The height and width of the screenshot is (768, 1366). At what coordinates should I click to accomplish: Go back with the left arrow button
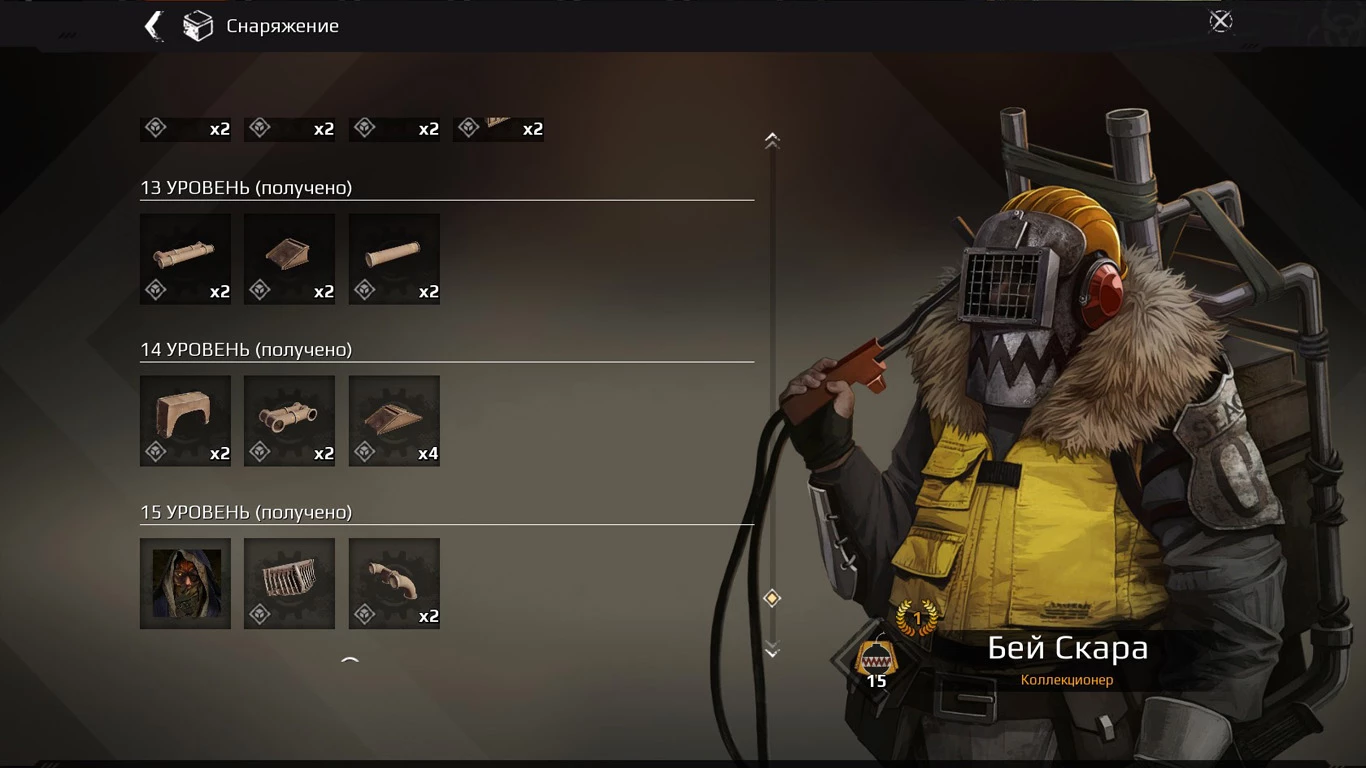point(154,26)
